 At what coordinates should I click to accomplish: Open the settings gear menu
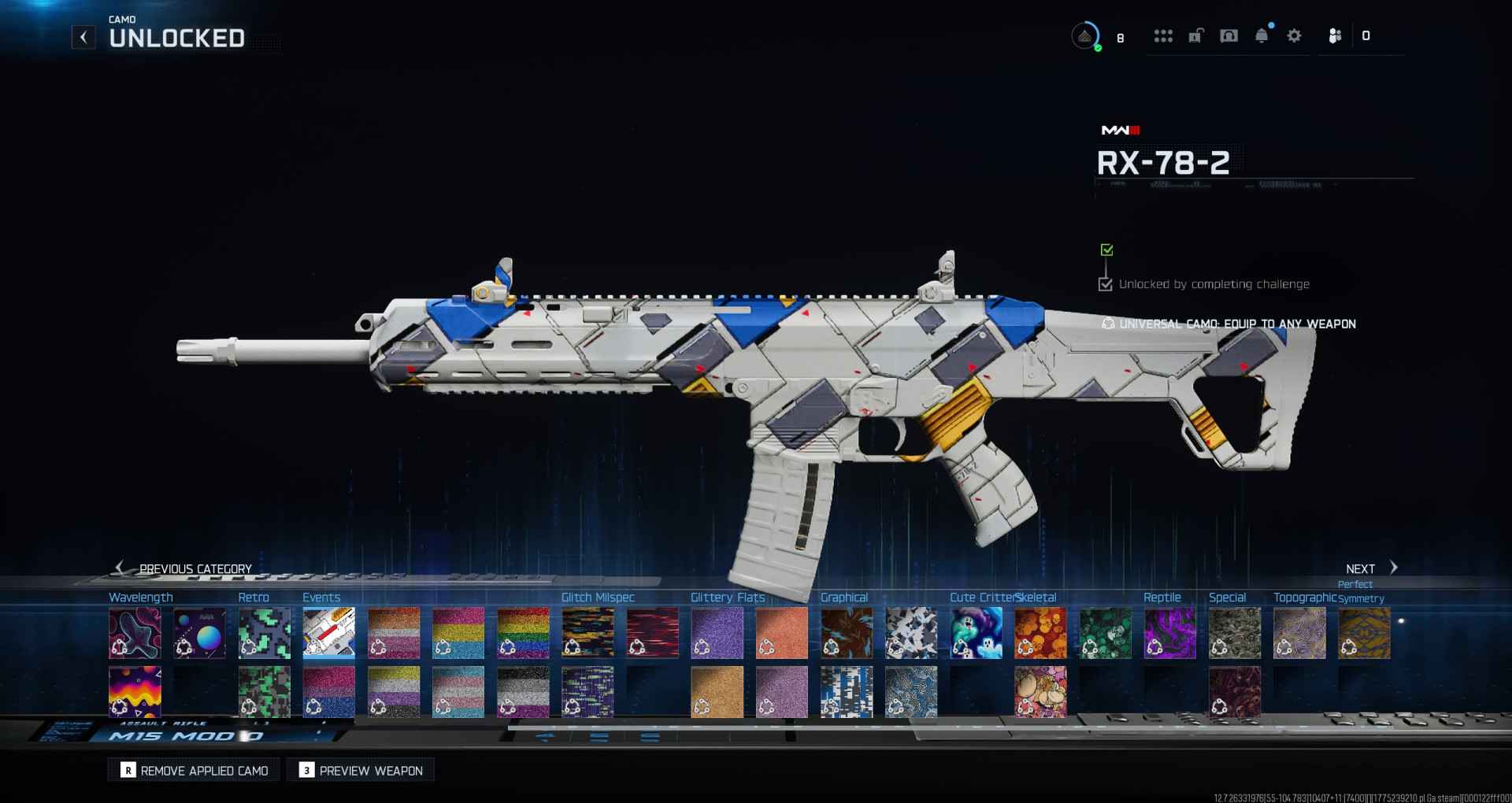(1294, 35)
